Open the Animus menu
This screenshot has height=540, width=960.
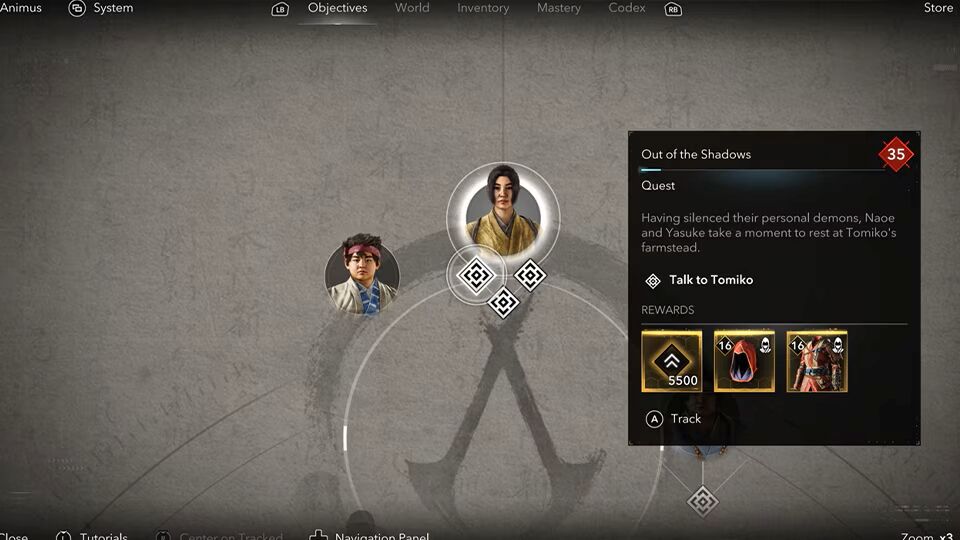tap(21, 8)
